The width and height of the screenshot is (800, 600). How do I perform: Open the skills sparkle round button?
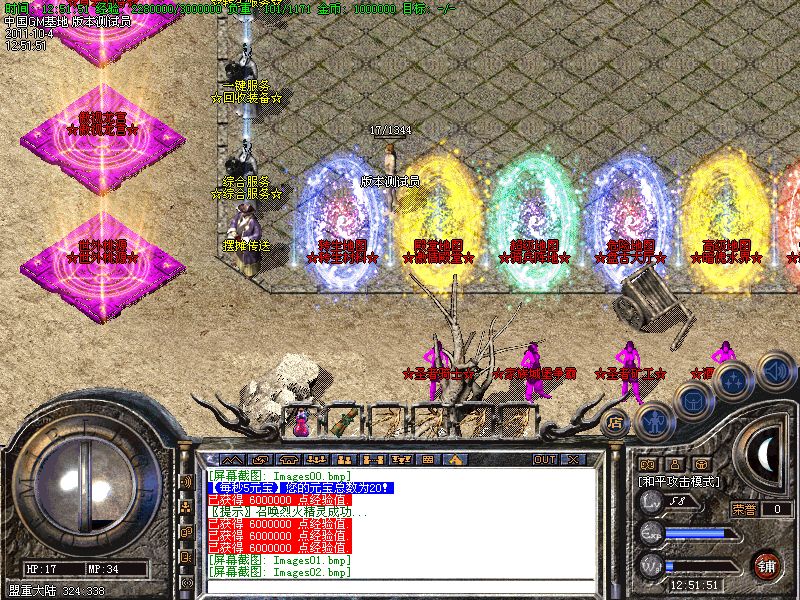733,380
